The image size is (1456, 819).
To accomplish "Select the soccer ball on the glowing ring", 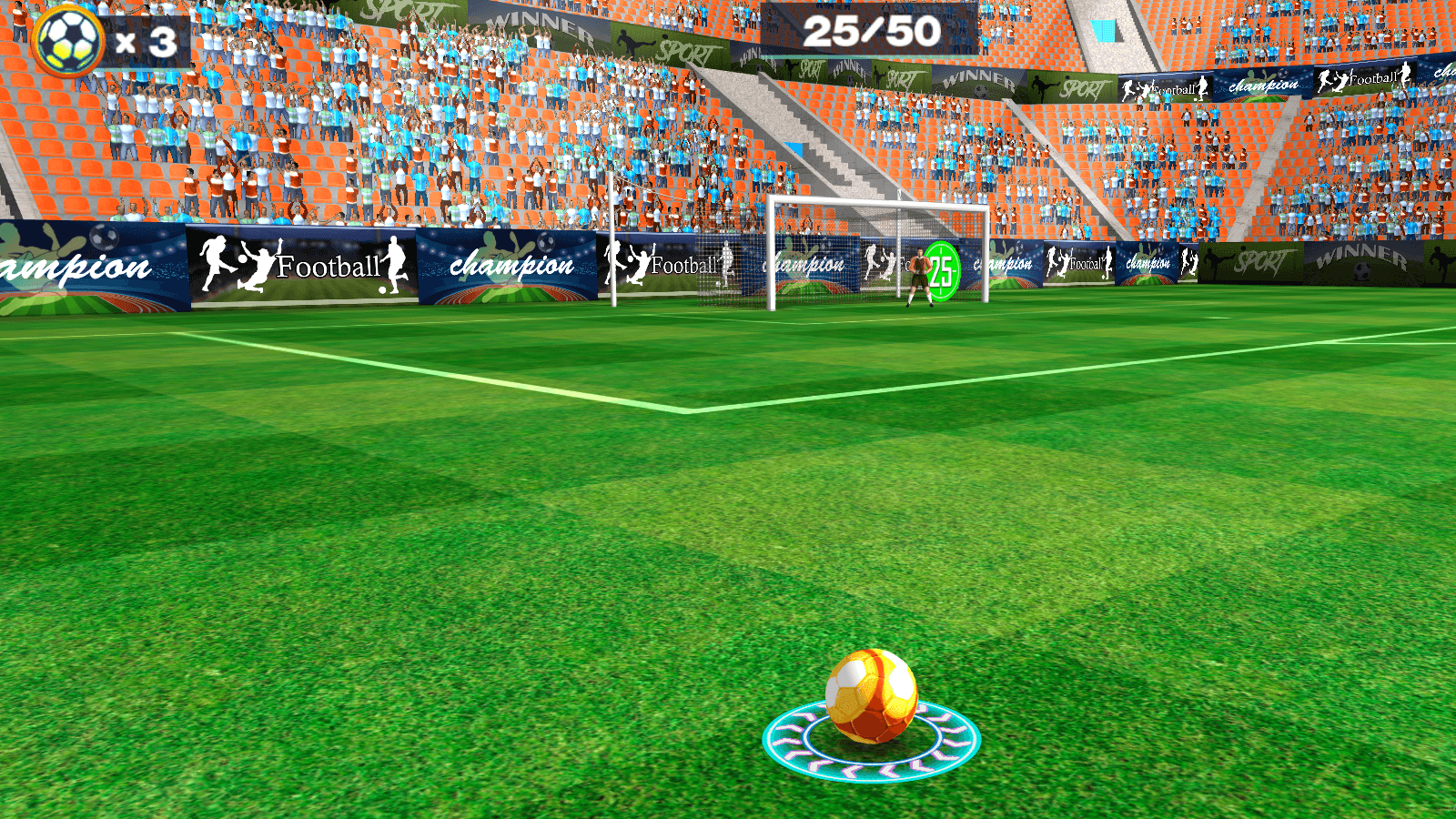I will pos(871,696).
